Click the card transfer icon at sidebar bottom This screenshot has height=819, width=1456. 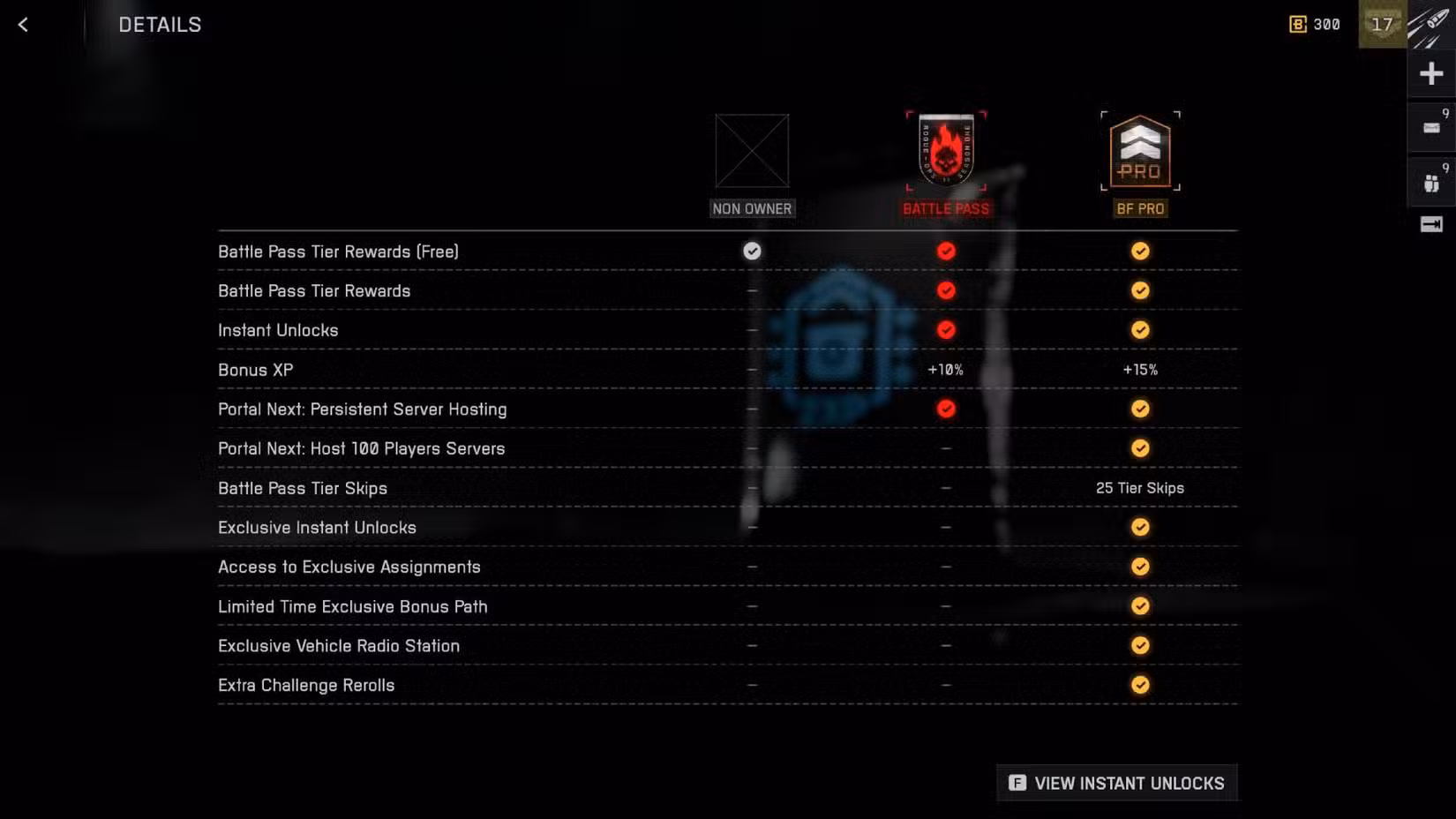click(1430, 227)
